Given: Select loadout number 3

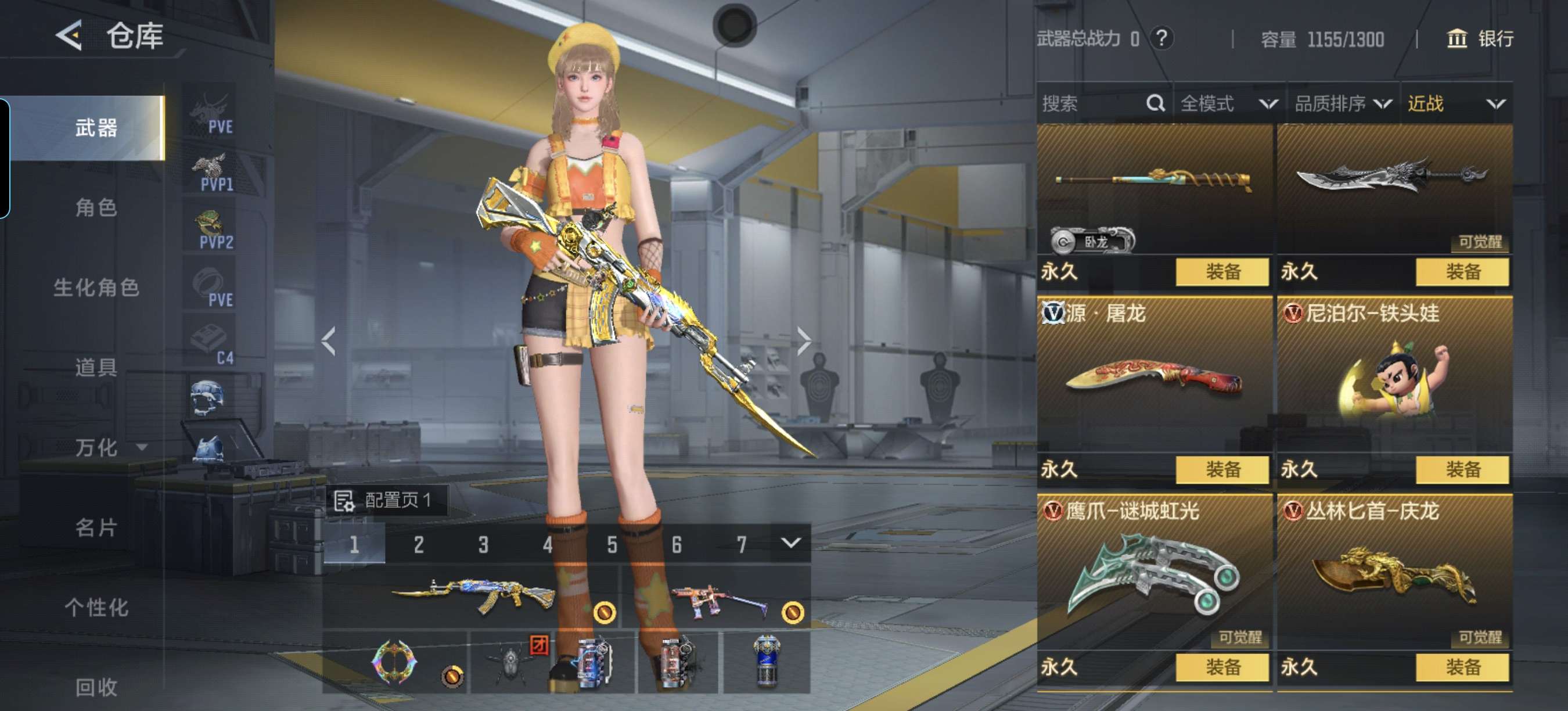Looking at the screenshot, I should click(x=483, y=544).
